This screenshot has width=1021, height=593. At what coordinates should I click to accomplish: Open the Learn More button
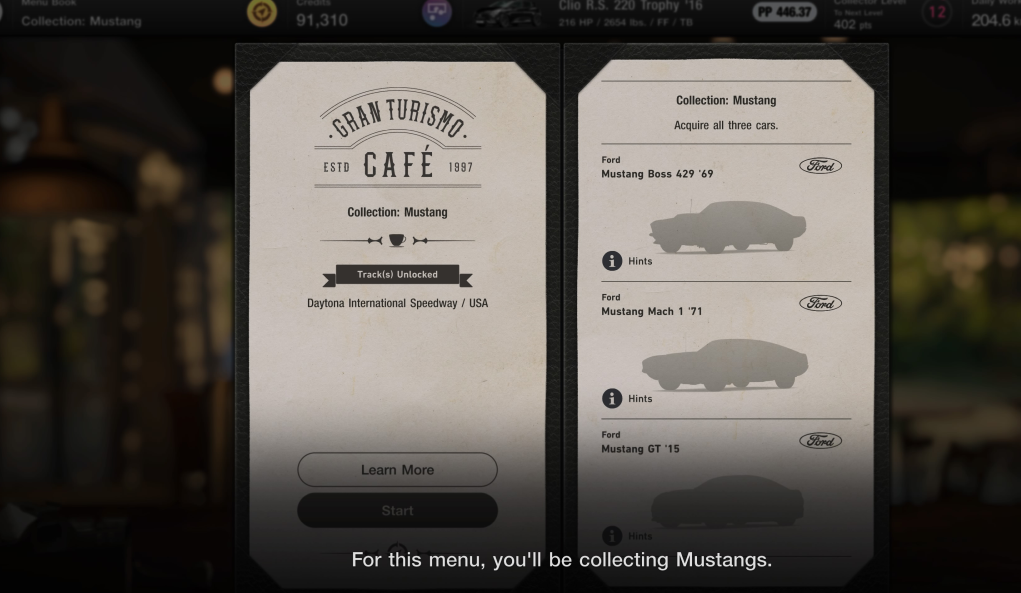pos(397,470)
